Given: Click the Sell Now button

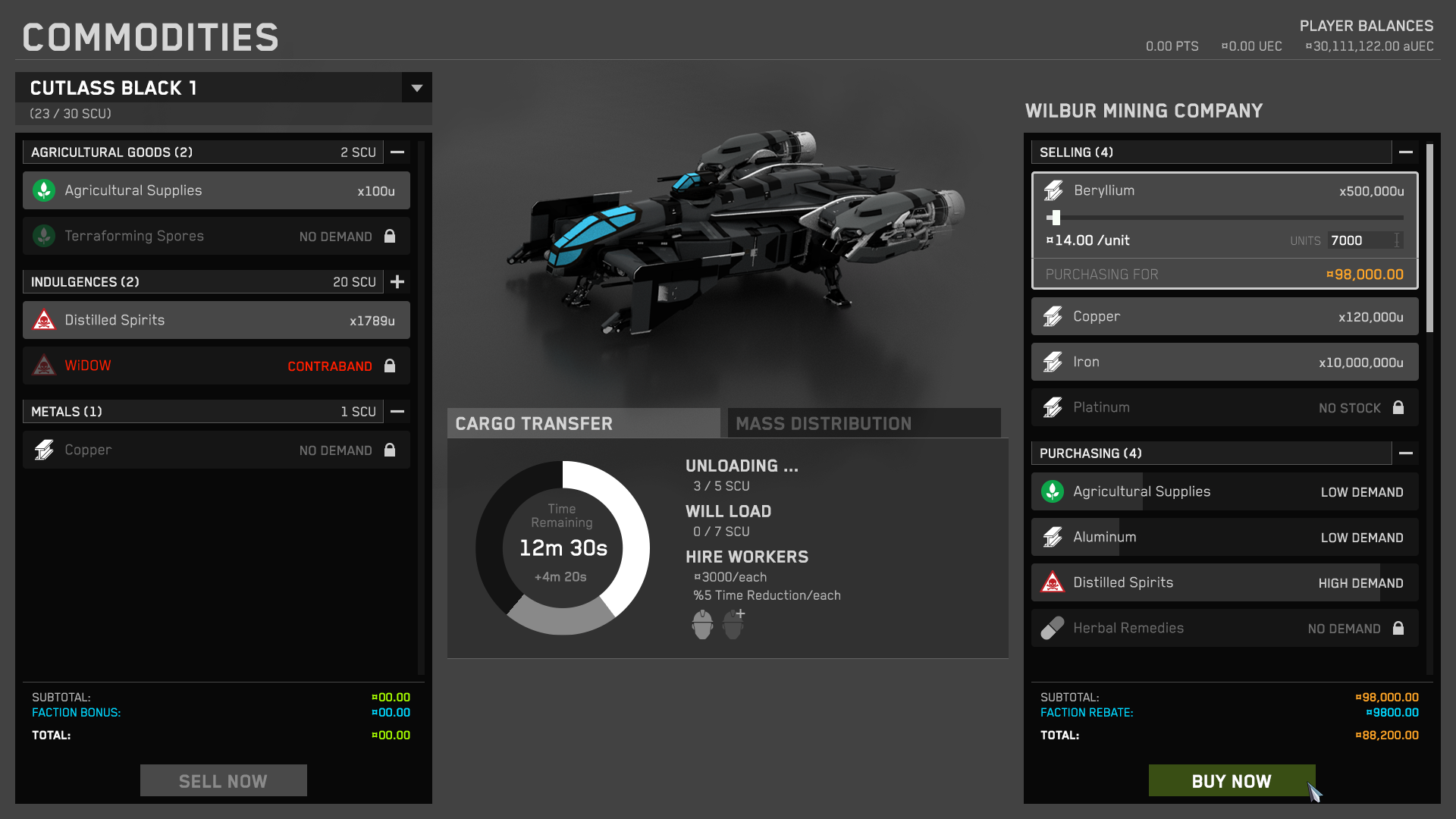Looking at the screenshot, I should click(x=223, y=781).
